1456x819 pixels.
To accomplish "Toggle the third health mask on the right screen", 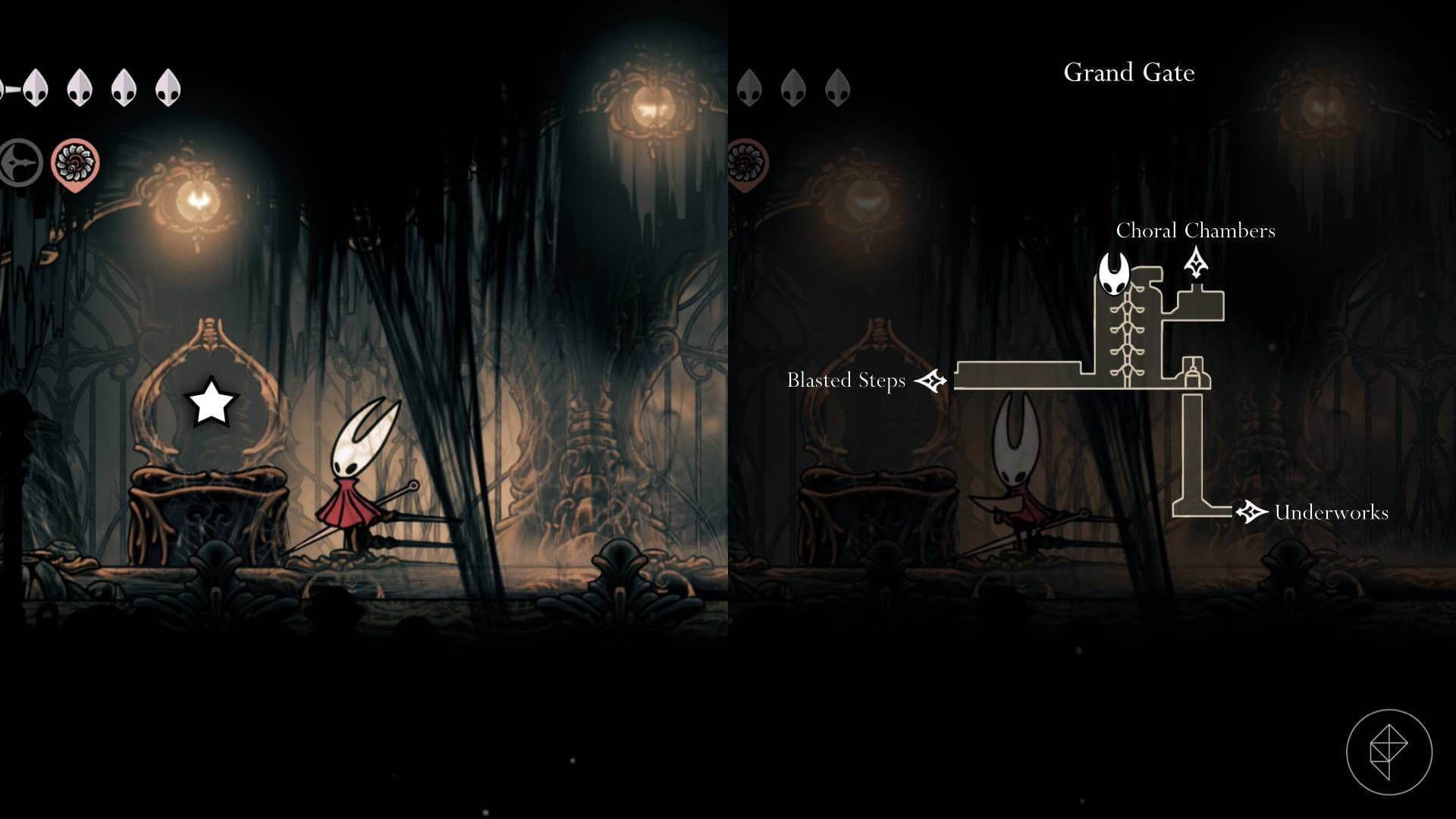I will tap(838, 87).
